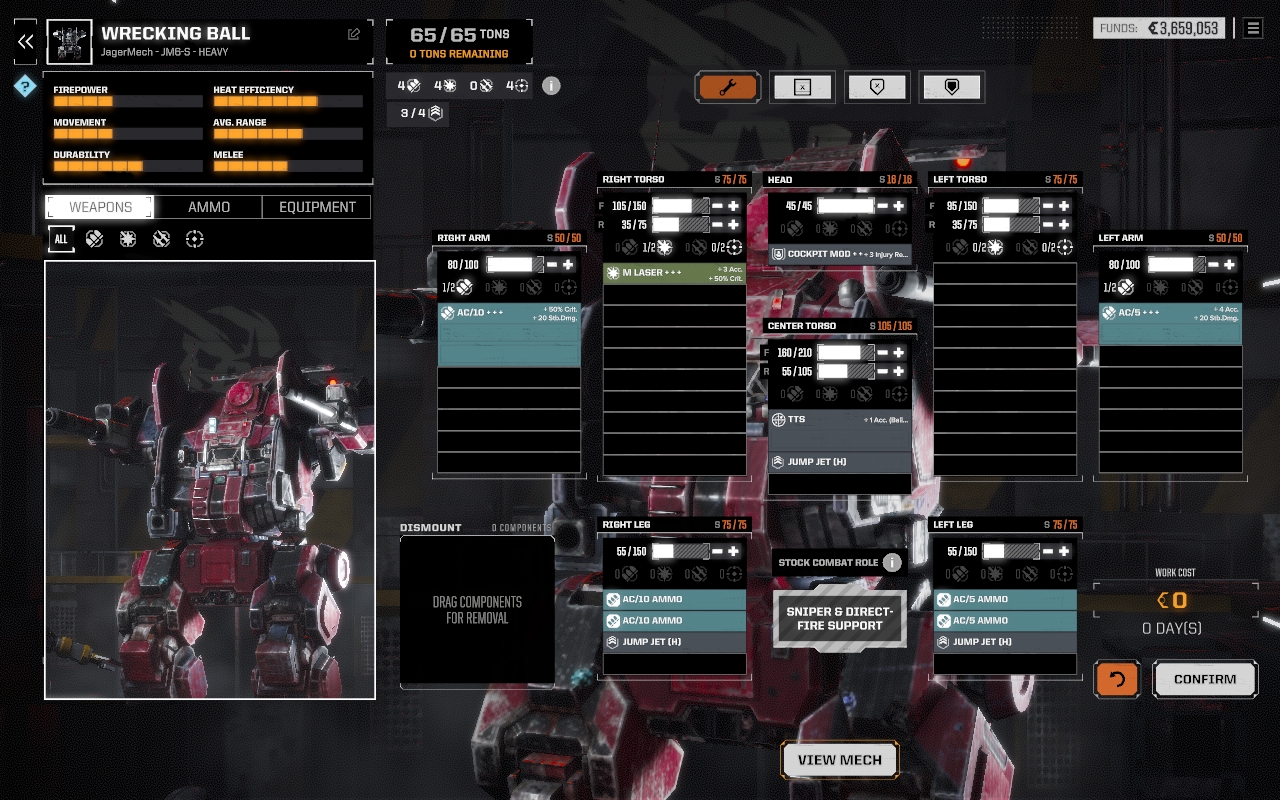Confirm the mech loadout changes
The height and width of the screenshot is (800, 1280).
tap(1205, 679)
